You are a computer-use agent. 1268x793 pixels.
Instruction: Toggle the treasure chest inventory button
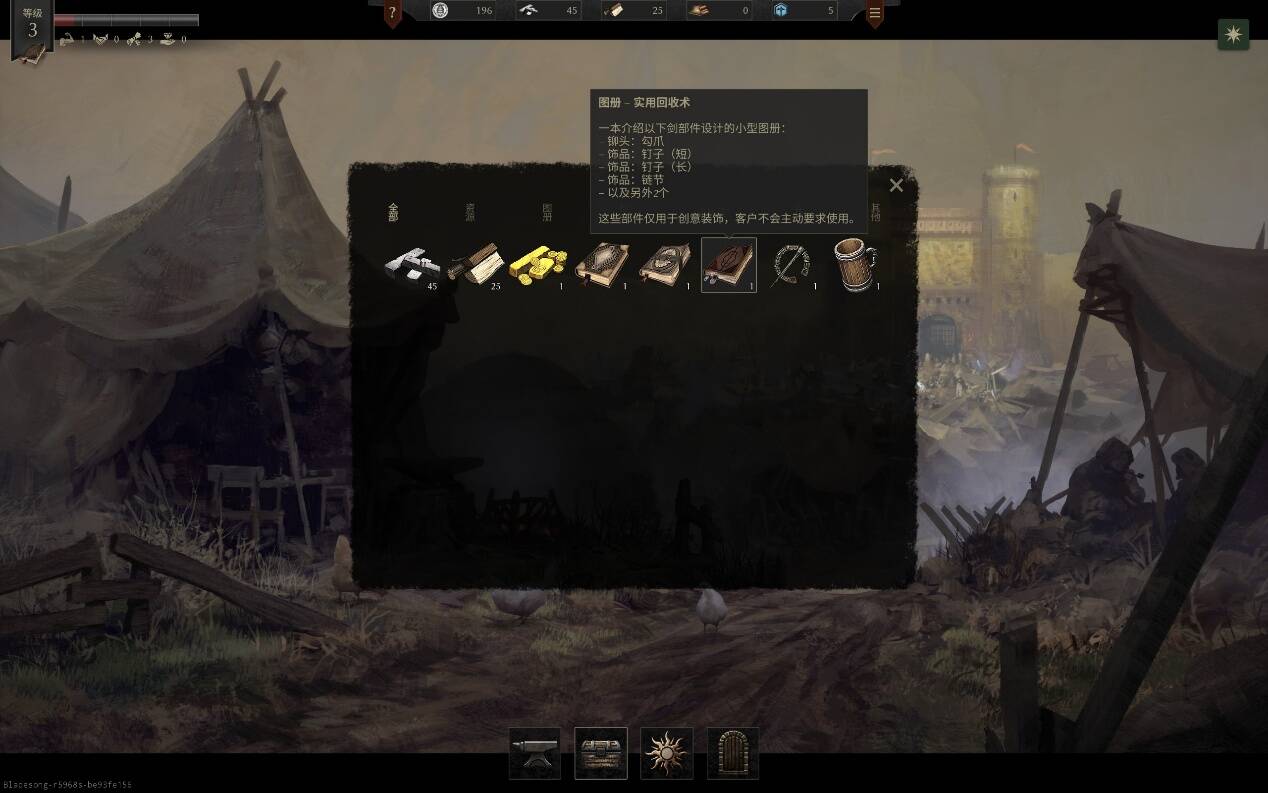coord(601,753)
